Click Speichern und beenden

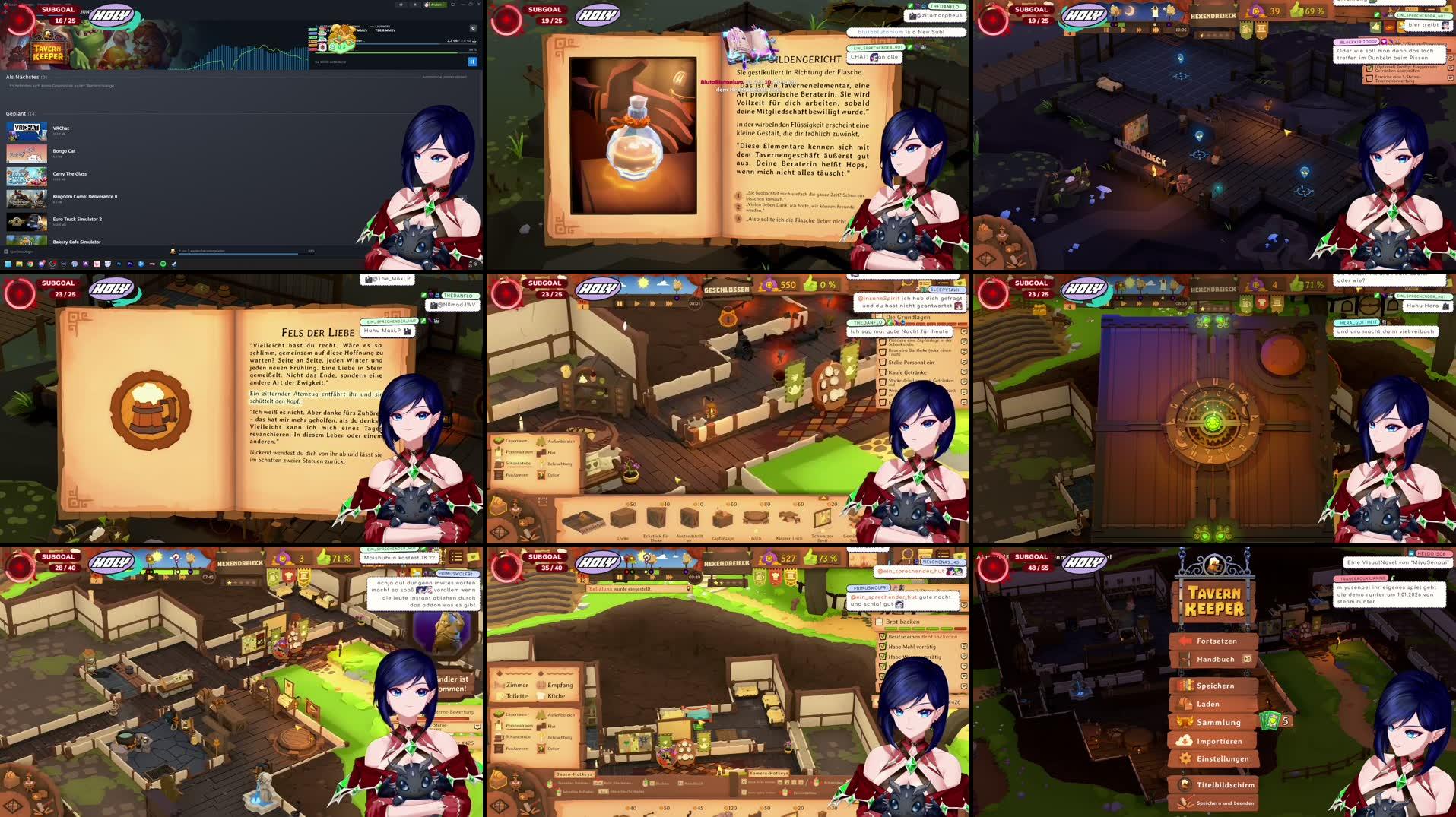[1226, 803]
